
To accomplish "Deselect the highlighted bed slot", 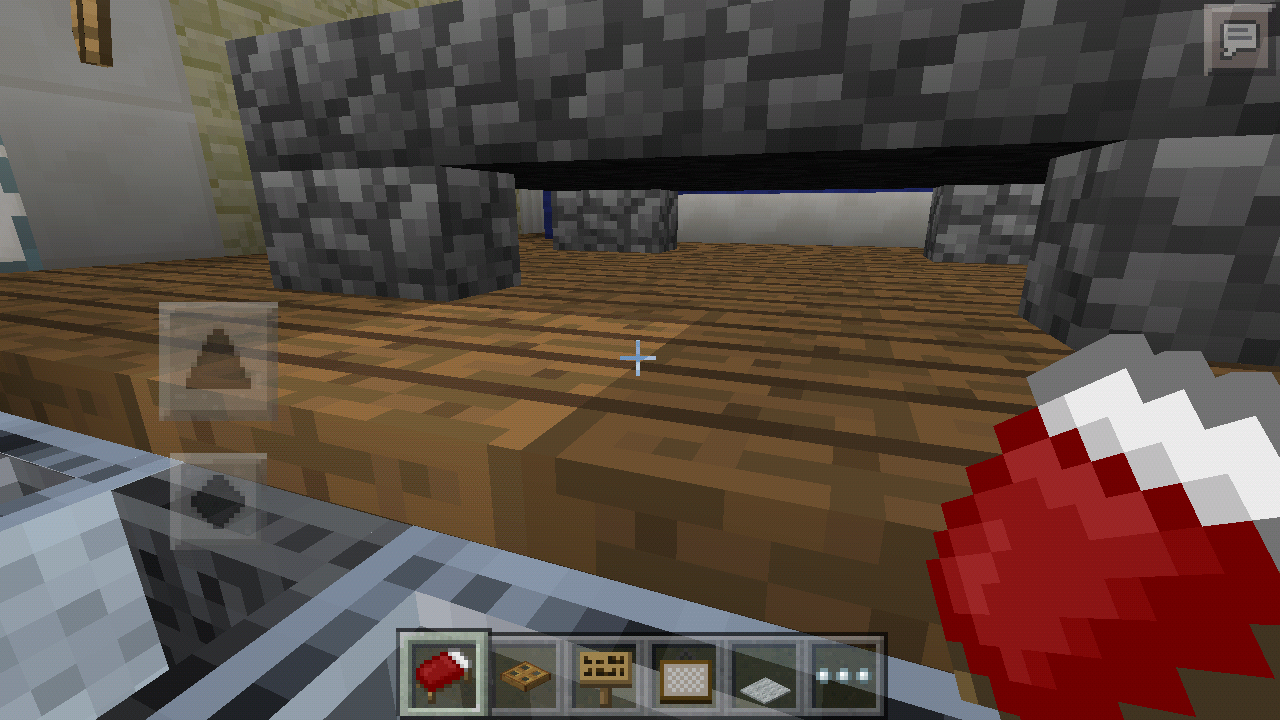I will [x=442, y=672].
